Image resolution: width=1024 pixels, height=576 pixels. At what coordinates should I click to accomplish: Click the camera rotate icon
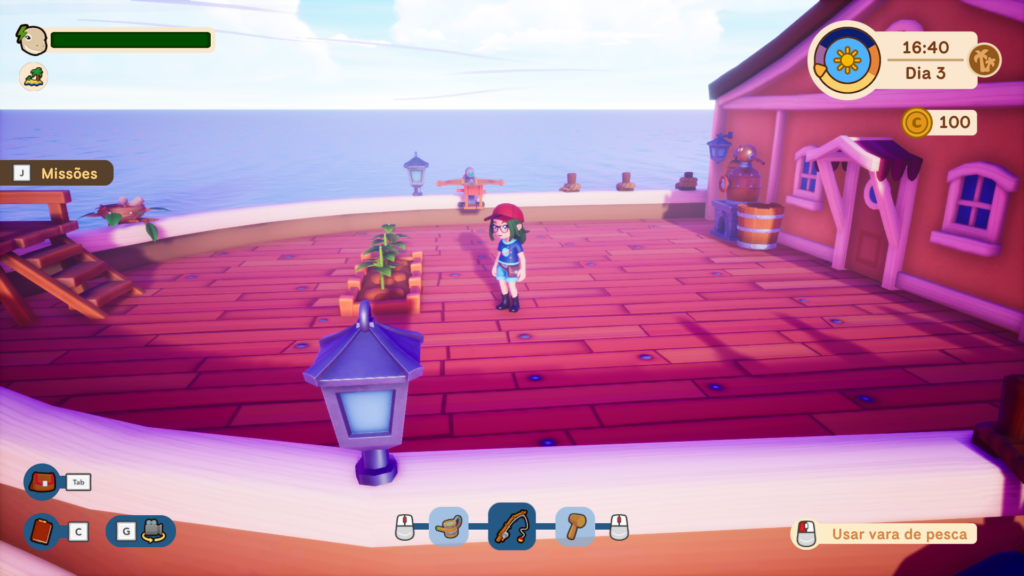(x=153, y=531)
